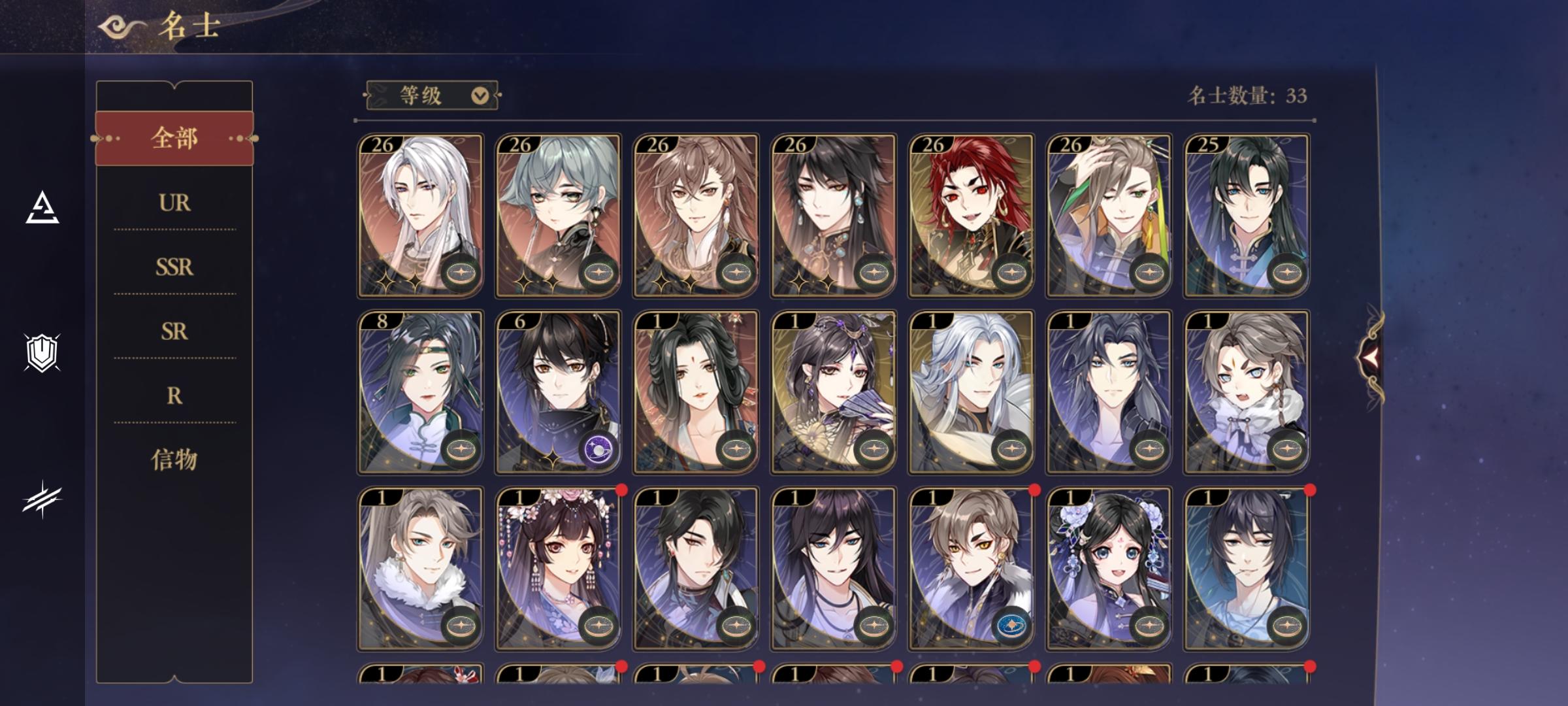The width and height of the screenshot is (1568, 706).
Task: Switch to the UR rarity tab
Action: (174, 203)
